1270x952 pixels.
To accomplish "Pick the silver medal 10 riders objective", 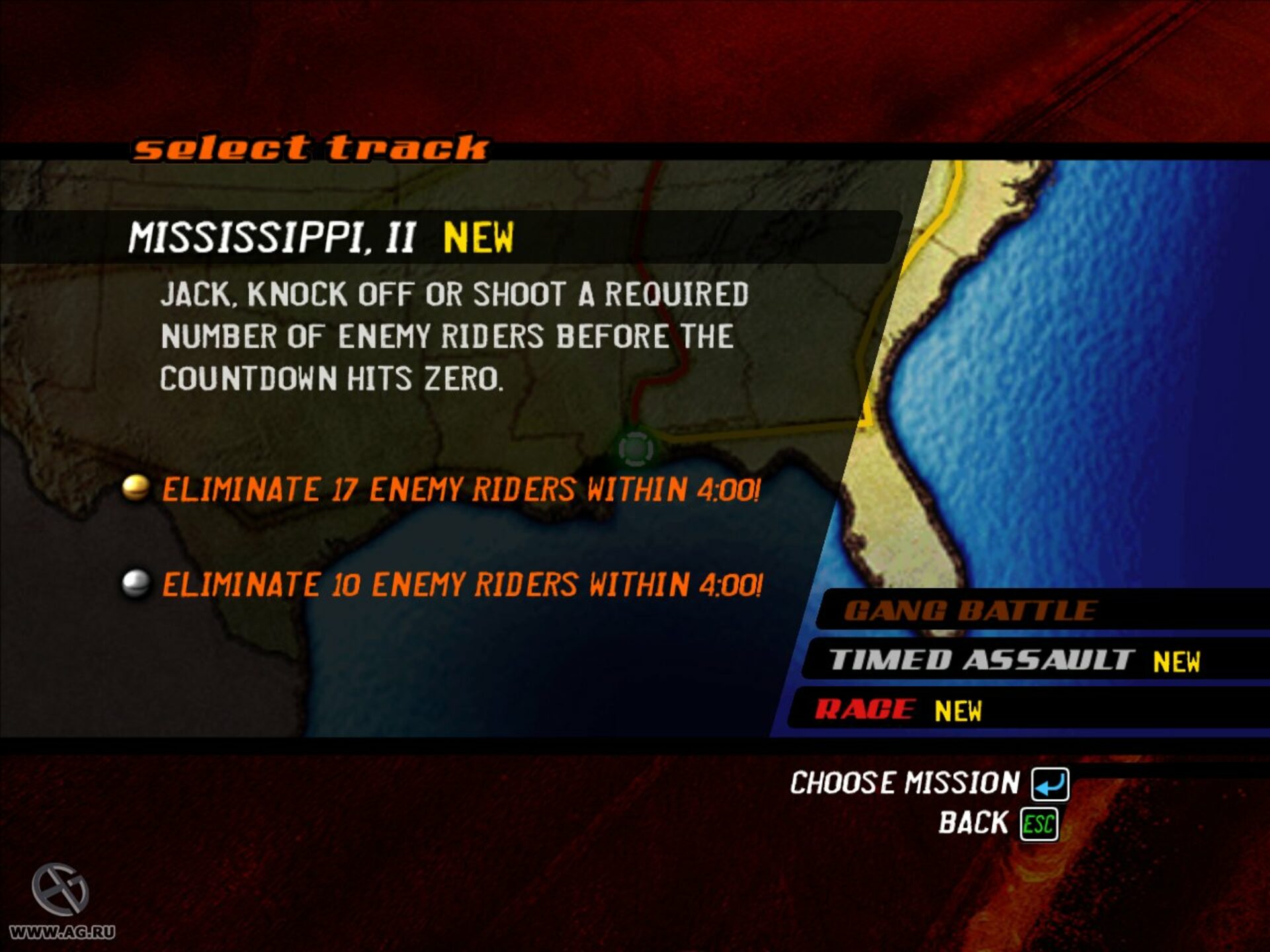I will [462, 585].
